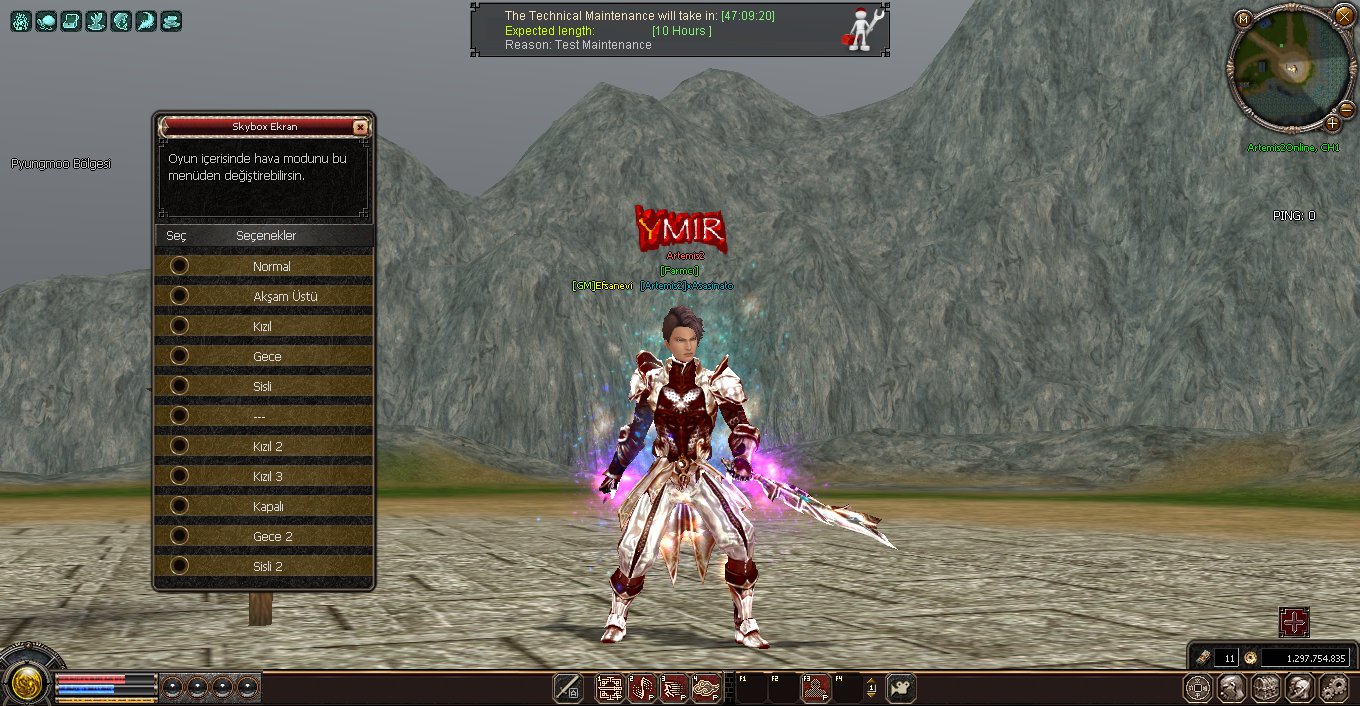Choose the Sisli weather option
The height and width of the screenshot is (706, 1360).
[180, 386]
